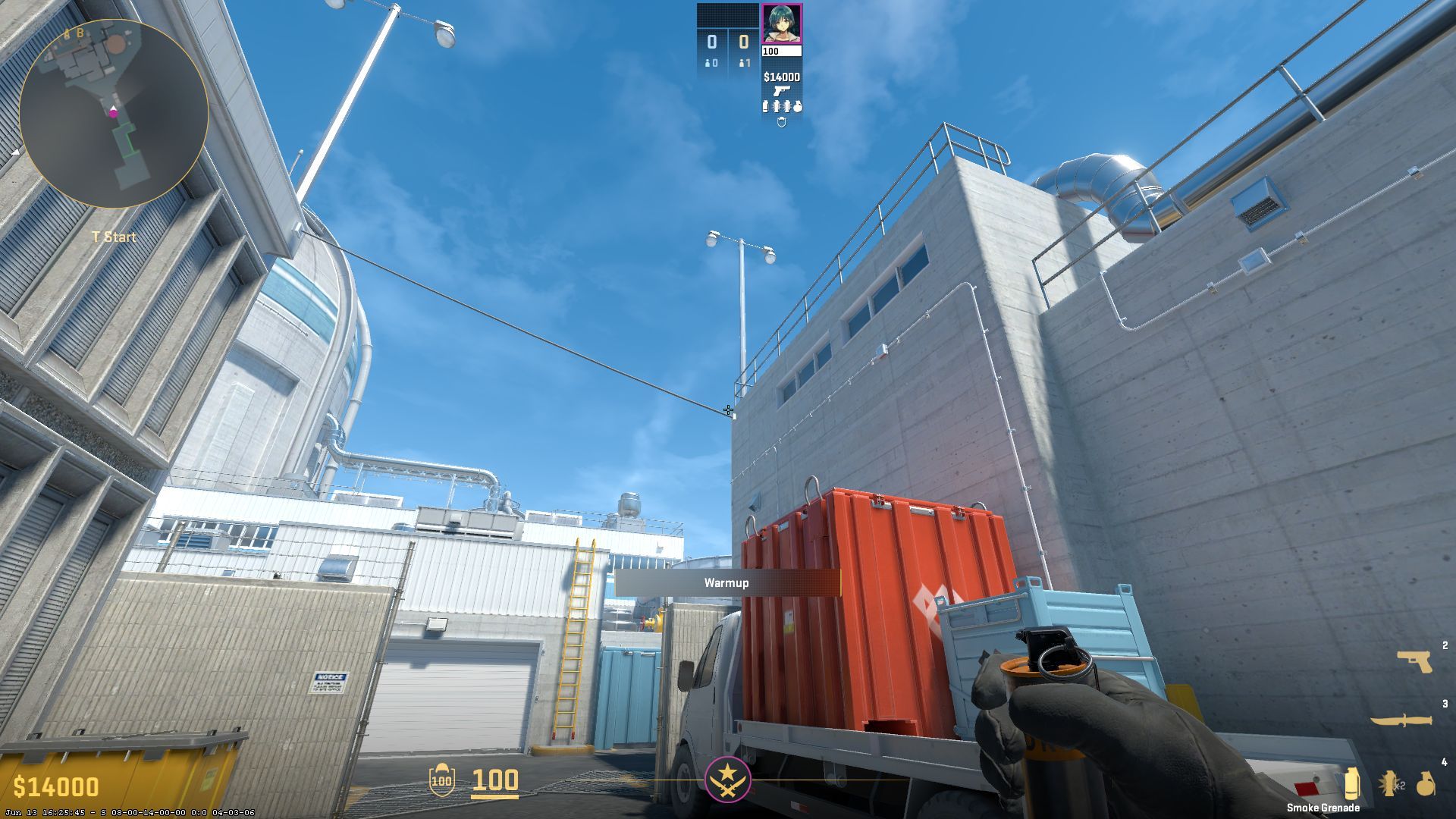Click the T score zero
1456x819 pixels.
click(744, 42)
